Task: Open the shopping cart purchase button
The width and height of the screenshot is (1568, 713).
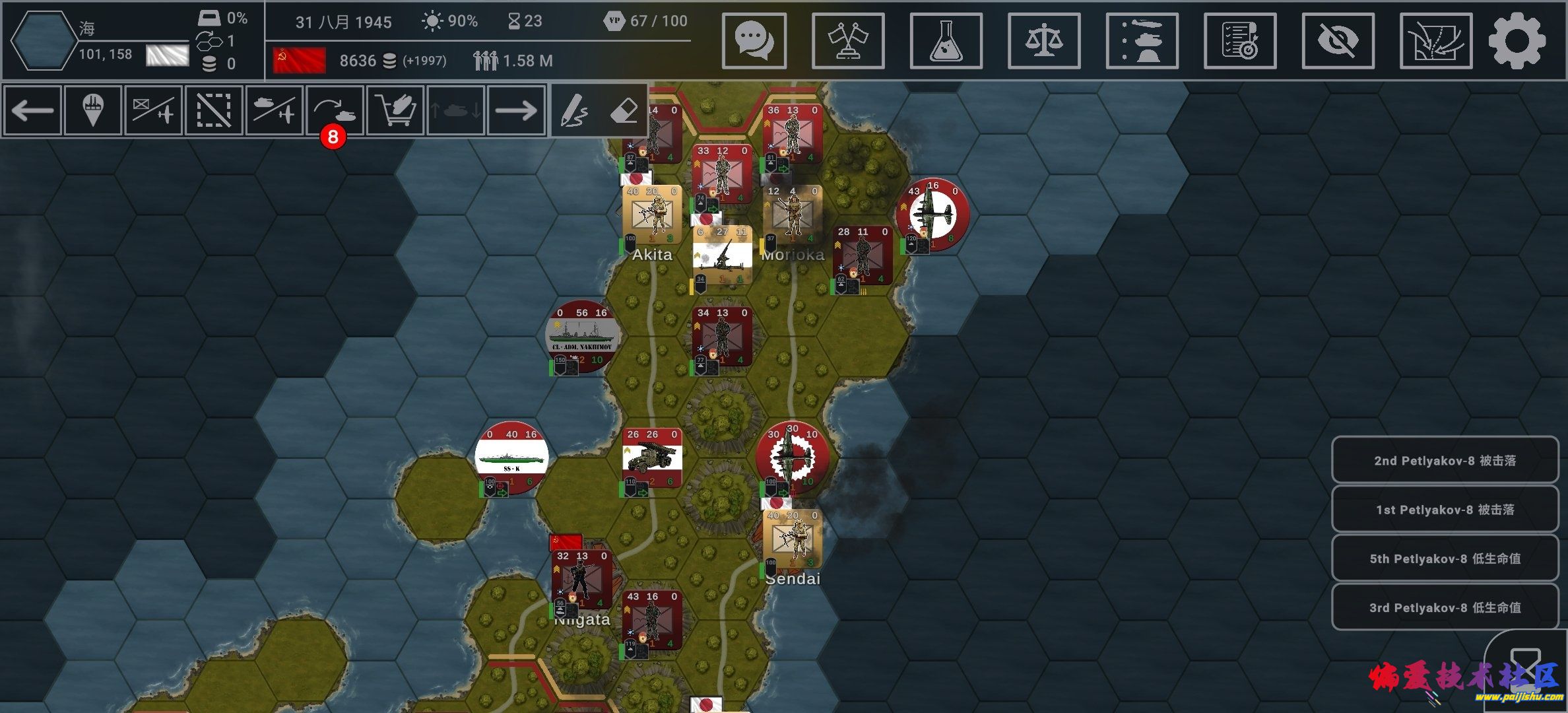Action: point(395,110)
